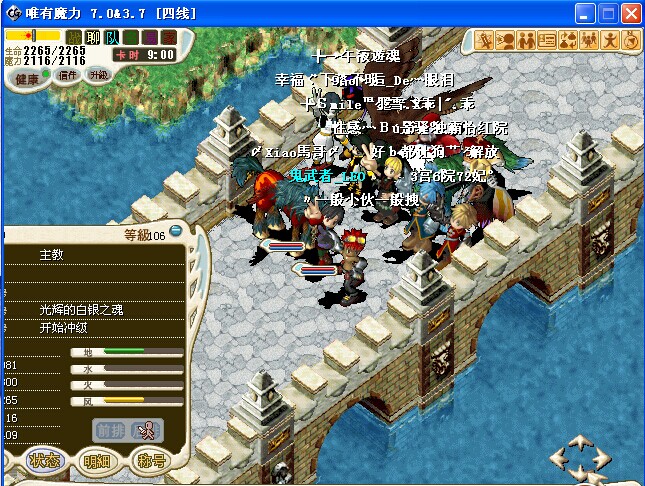The width and height of the screenshot is (645, 486).
Task: Open the 信件 mail button
Action: 68,75
